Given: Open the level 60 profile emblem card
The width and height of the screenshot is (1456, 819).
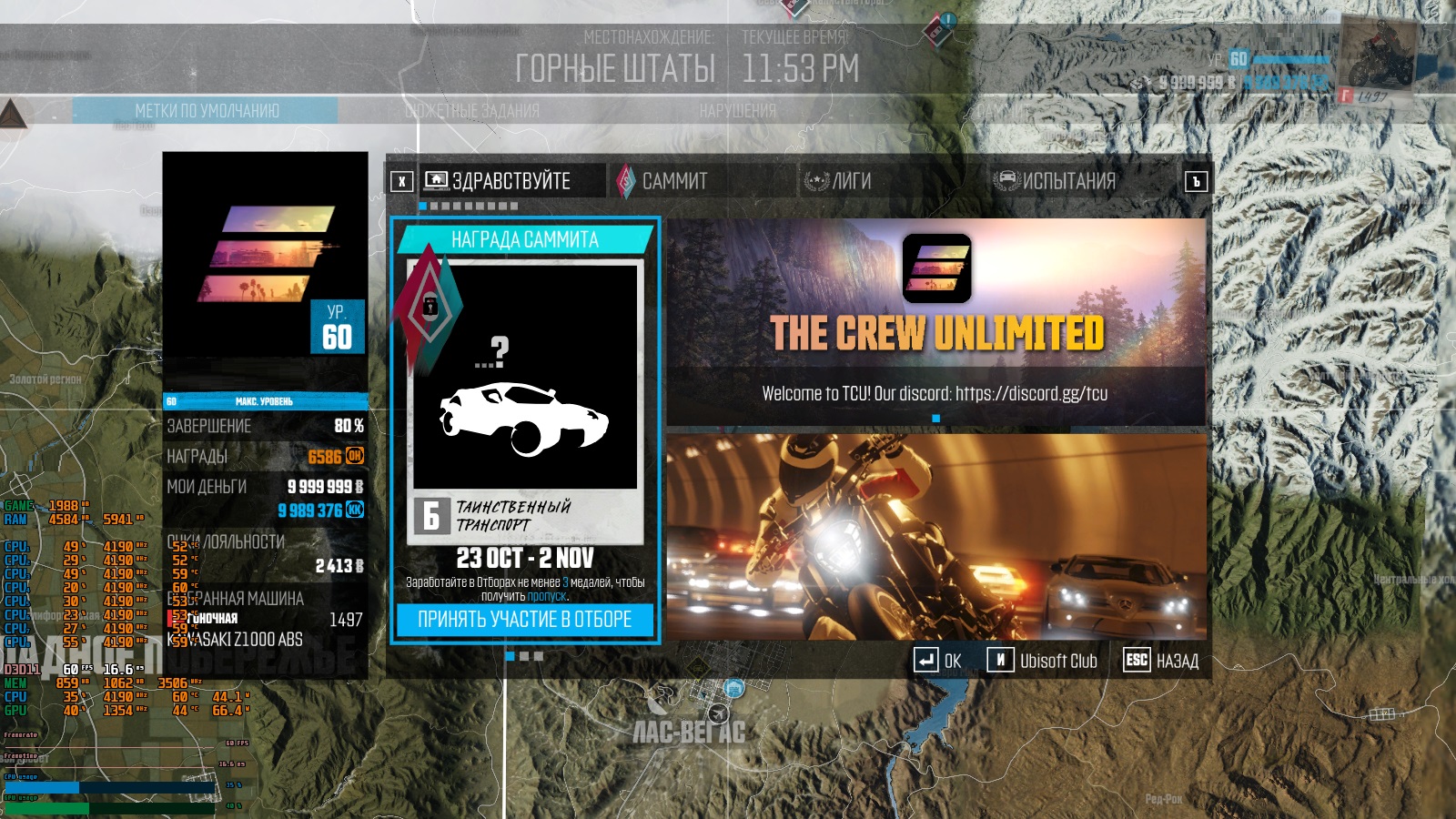Looking at the screenshot, I should click(x=266, y=264).
